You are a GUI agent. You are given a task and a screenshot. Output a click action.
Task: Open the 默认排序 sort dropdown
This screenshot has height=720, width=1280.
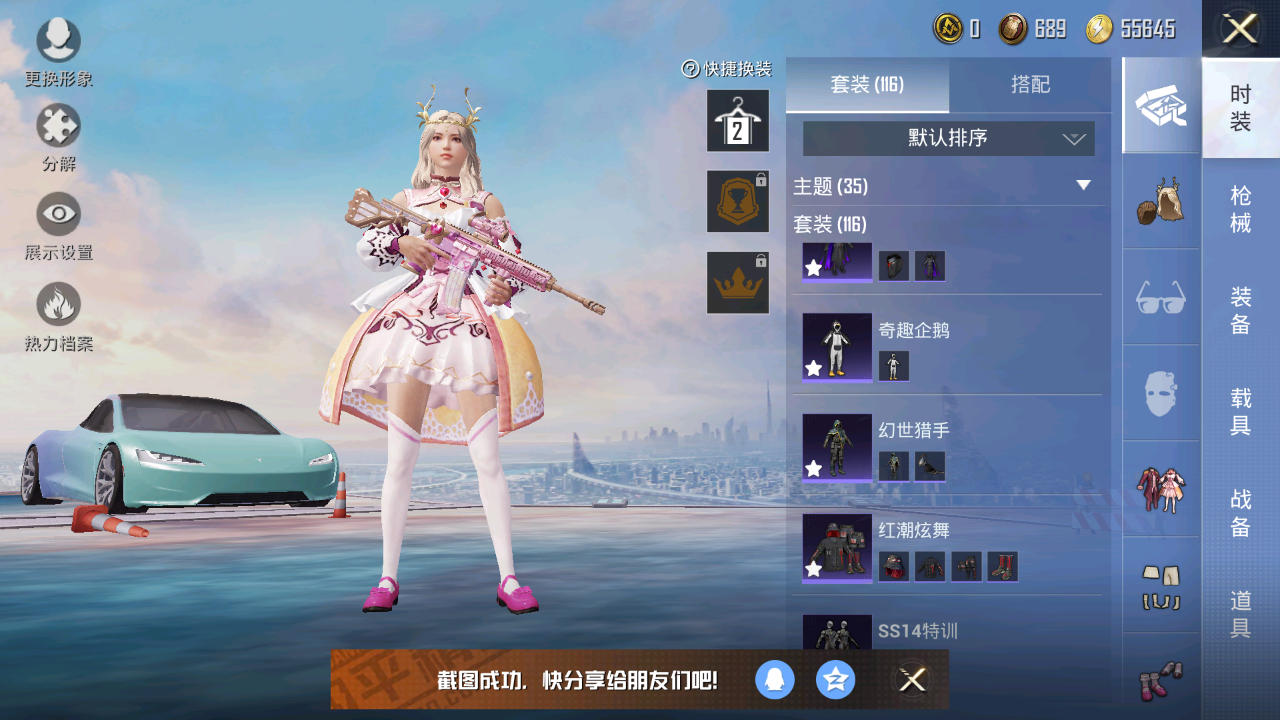(x=948, y=139)
